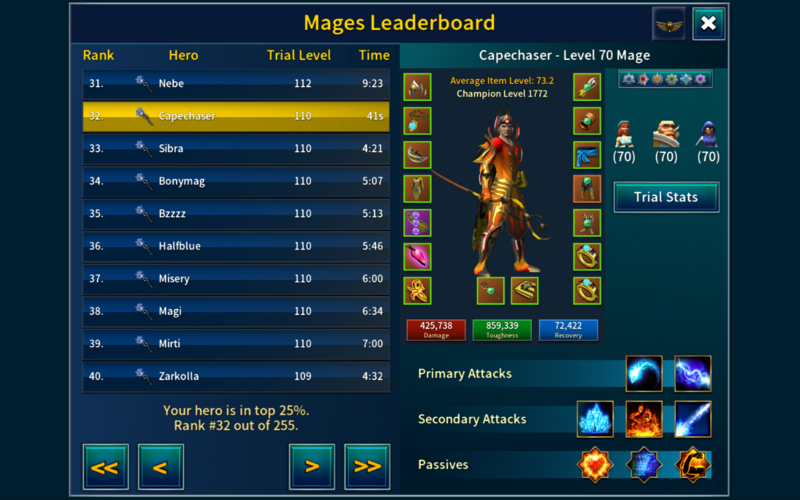
Task: Select Misery's leaderboard row
Action: (236, 279)
